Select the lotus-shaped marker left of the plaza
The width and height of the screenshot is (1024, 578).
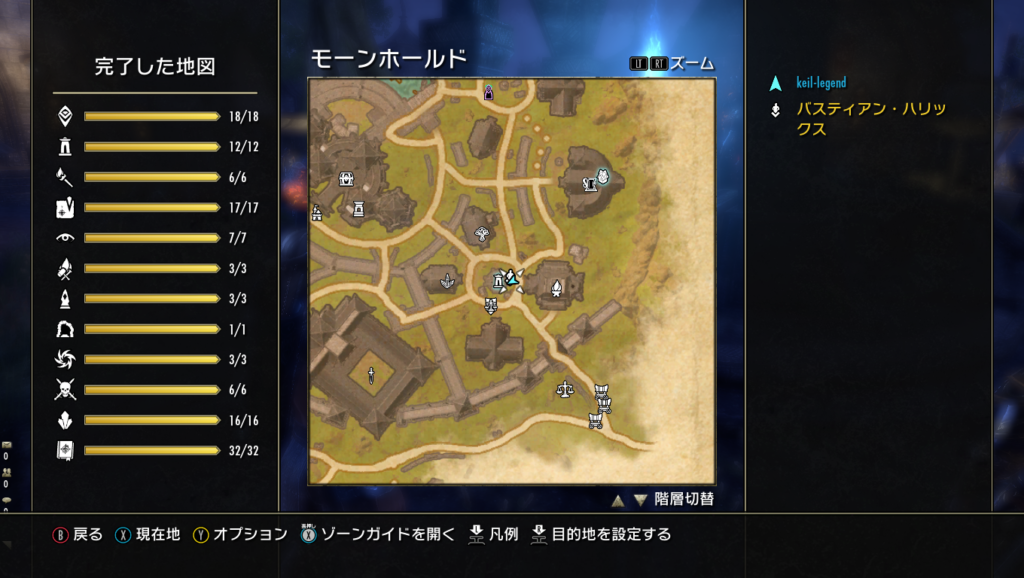pyautogui.click(x=446, y=283)
